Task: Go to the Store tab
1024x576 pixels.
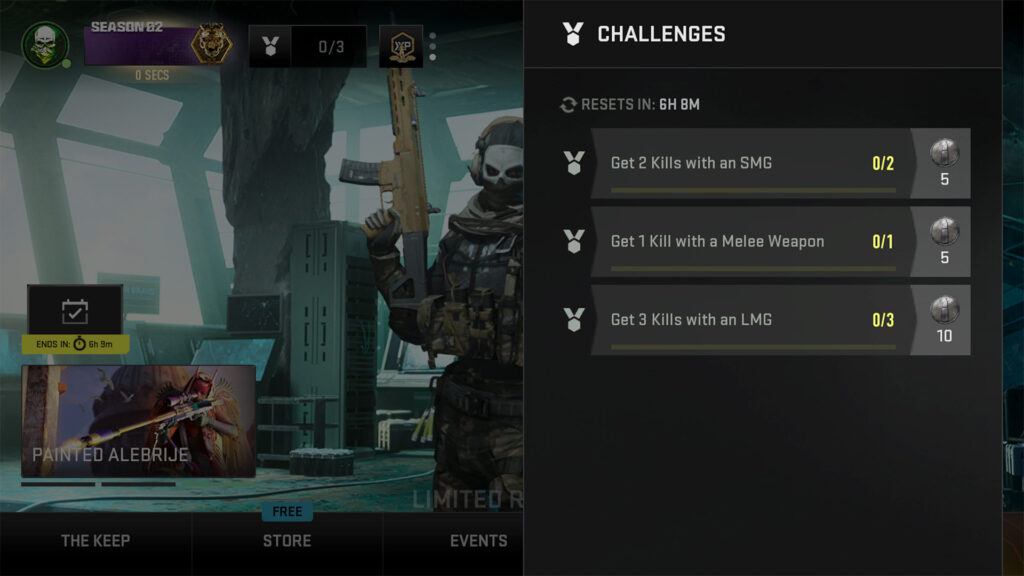Action: [x=287, y=541]
